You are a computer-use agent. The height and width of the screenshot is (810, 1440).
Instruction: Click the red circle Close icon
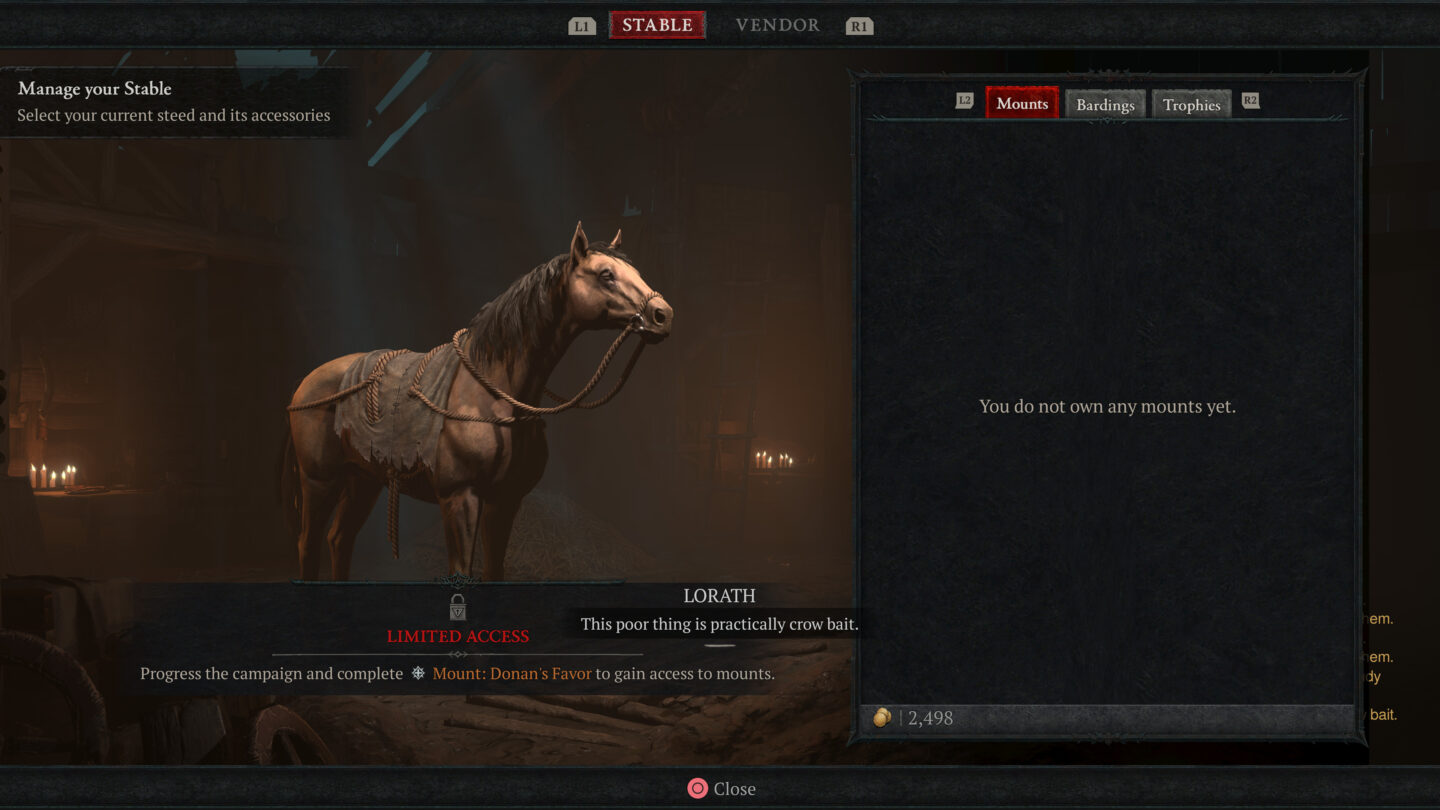pos(697,788)
